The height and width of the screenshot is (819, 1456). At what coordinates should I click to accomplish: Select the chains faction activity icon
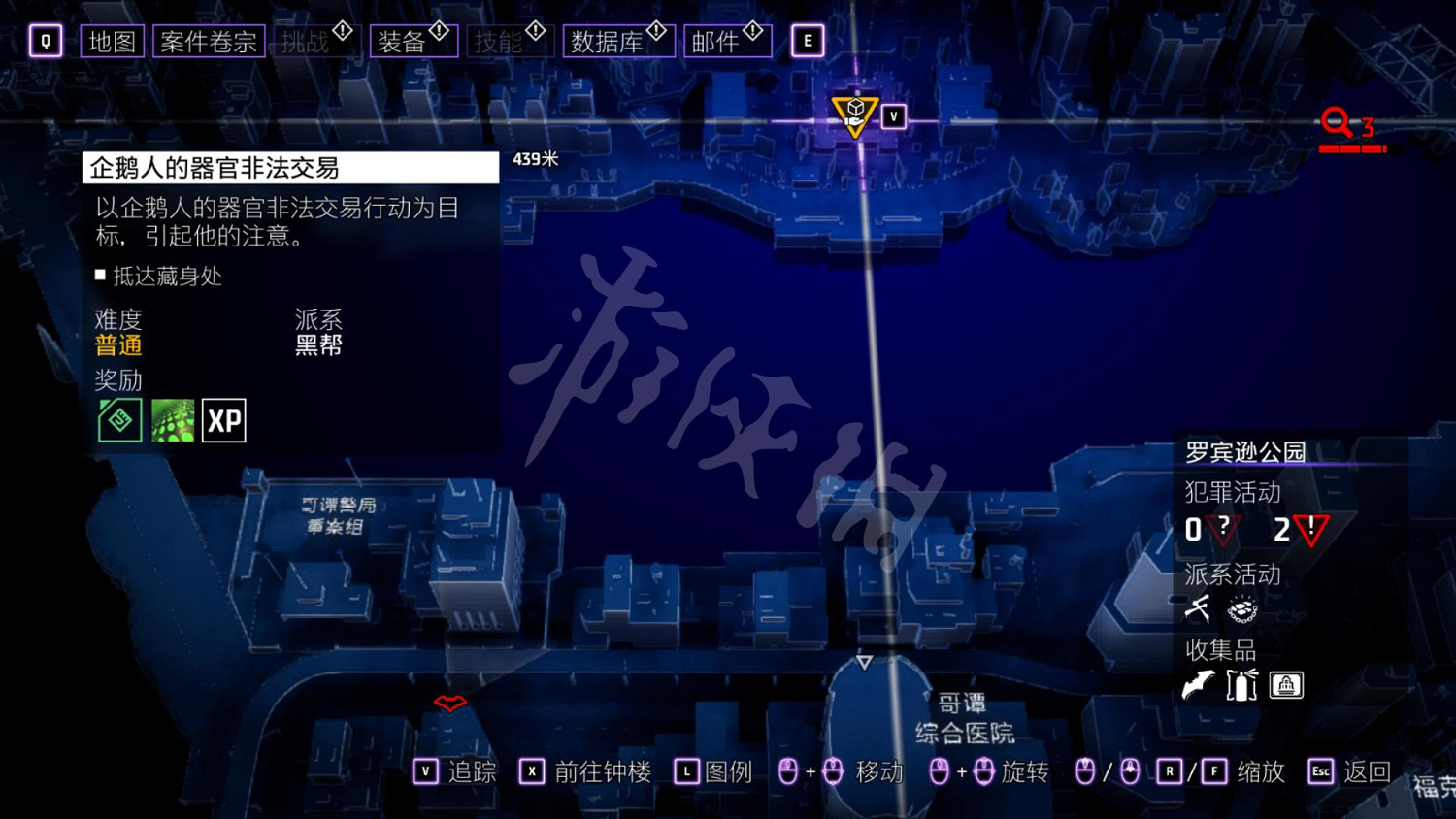(1241, 609)
